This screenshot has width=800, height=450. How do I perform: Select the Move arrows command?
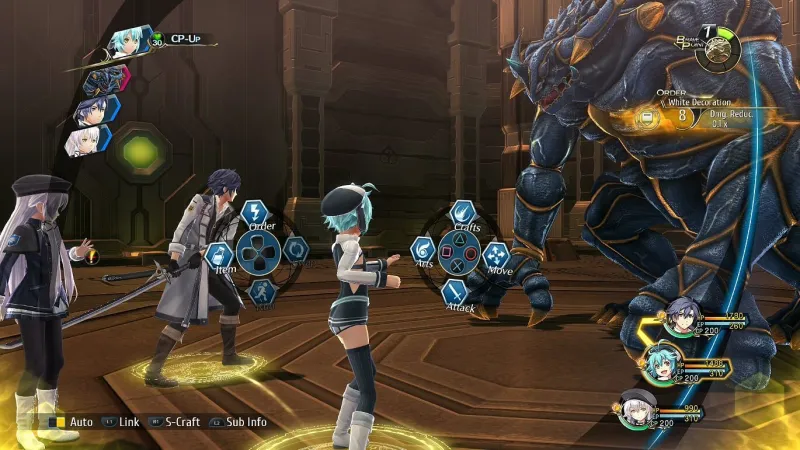click(x=496, y=256)
